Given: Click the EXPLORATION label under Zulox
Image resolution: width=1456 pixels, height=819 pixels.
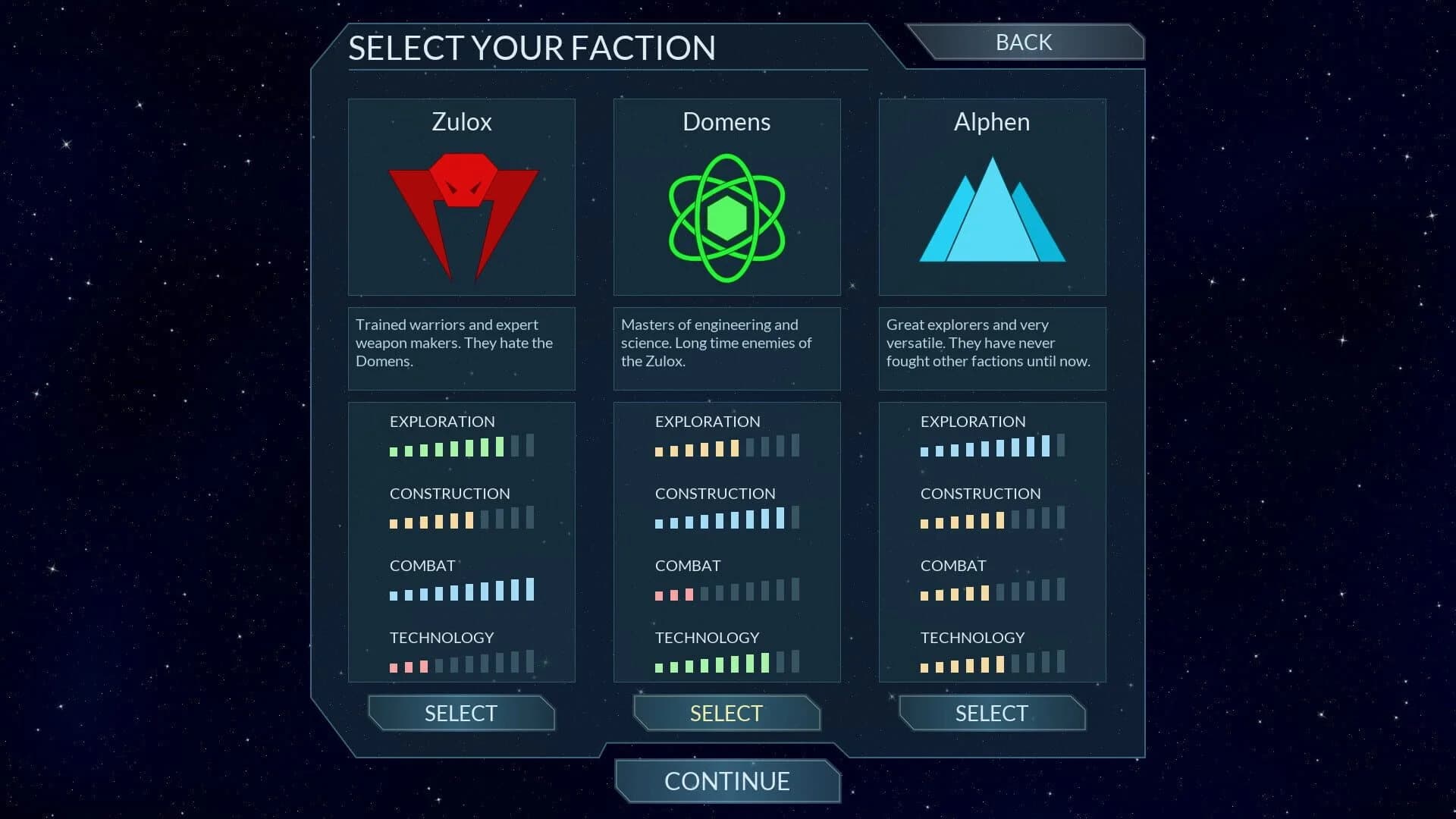Looking at the screenshot, I should pyautogui.click(x=442, y=422).
